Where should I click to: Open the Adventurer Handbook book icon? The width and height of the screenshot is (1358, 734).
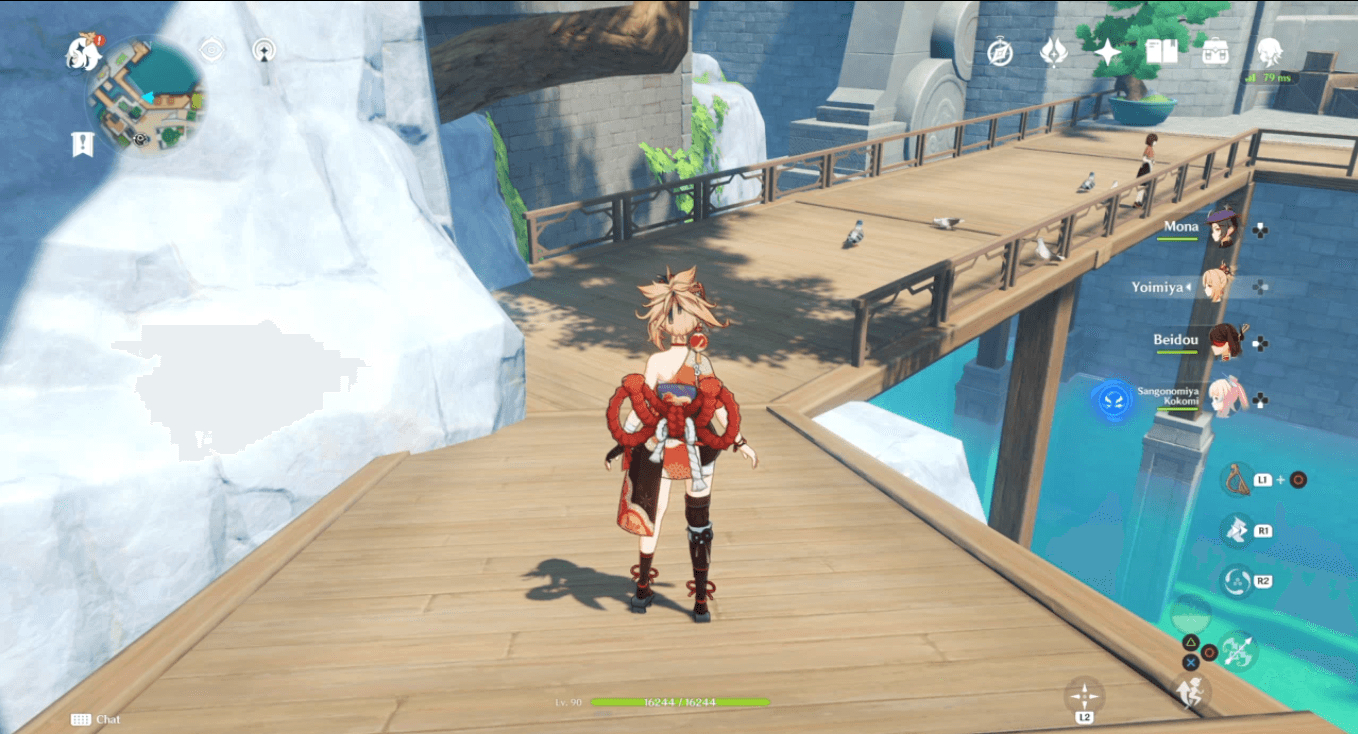point(1161,51)
